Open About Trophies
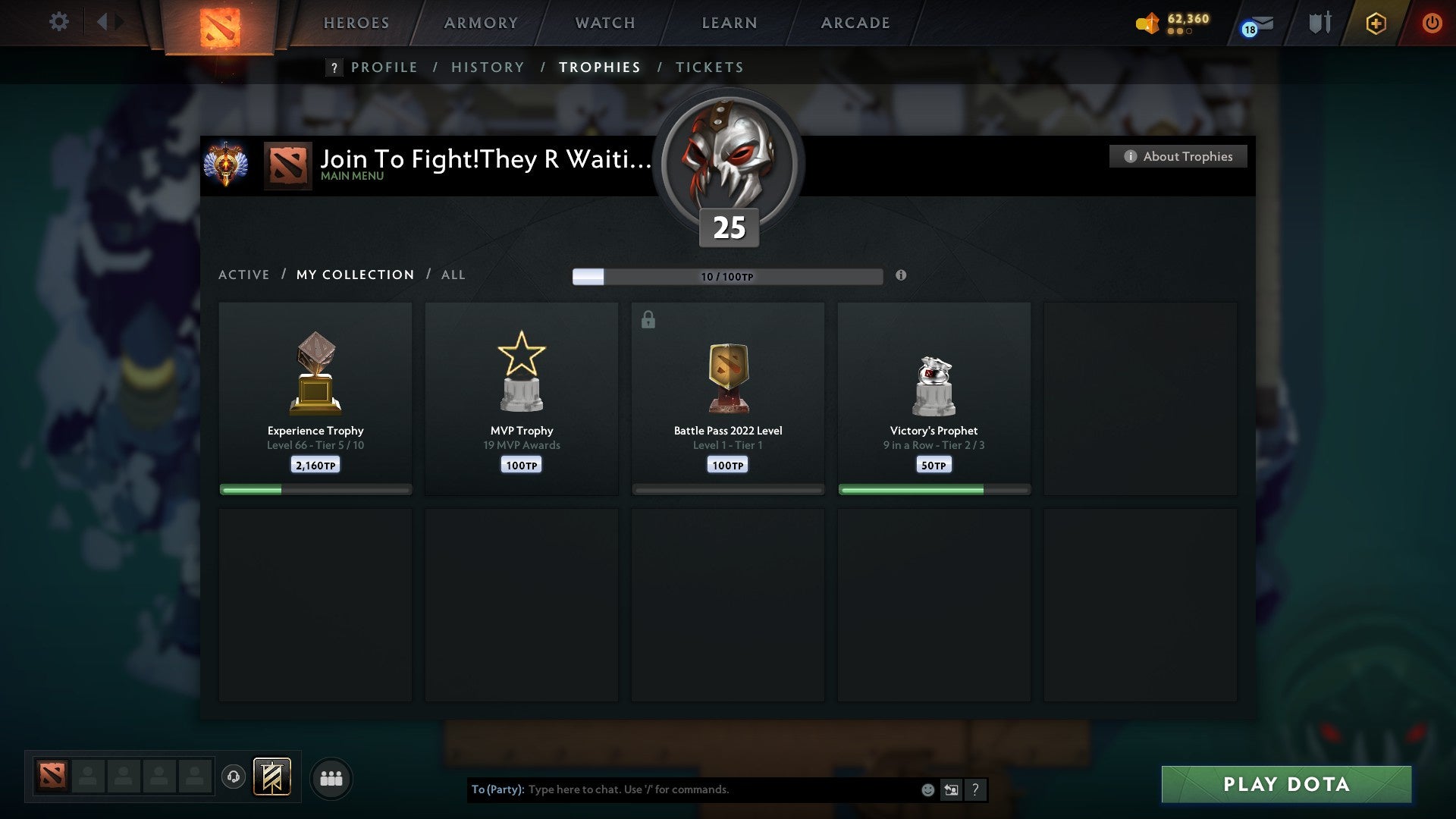 coord(1178,156)
